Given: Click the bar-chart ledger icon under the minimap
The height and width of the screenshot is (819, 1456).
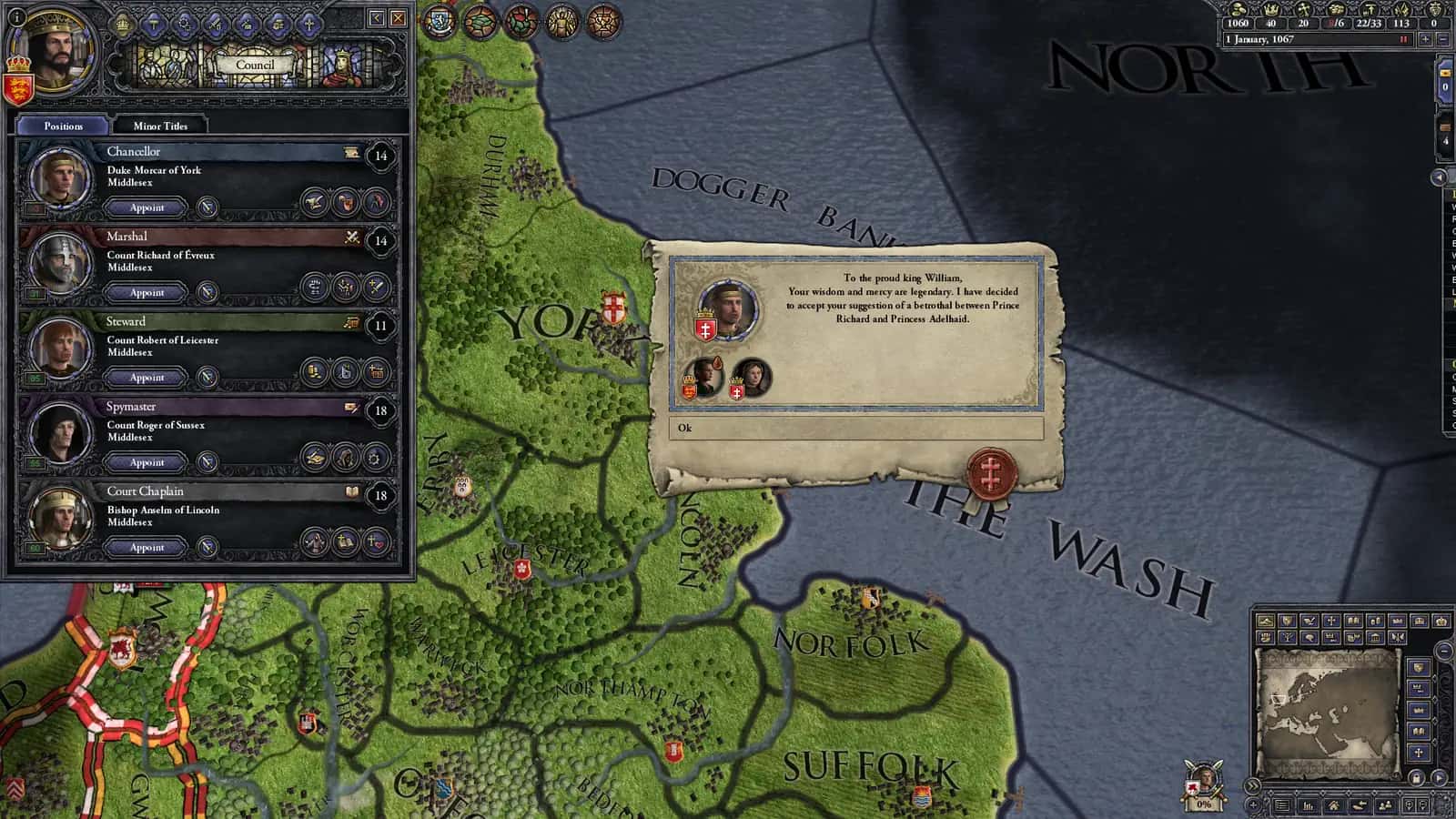Looking at the screenshot, I should click(x=1307, y=805).
